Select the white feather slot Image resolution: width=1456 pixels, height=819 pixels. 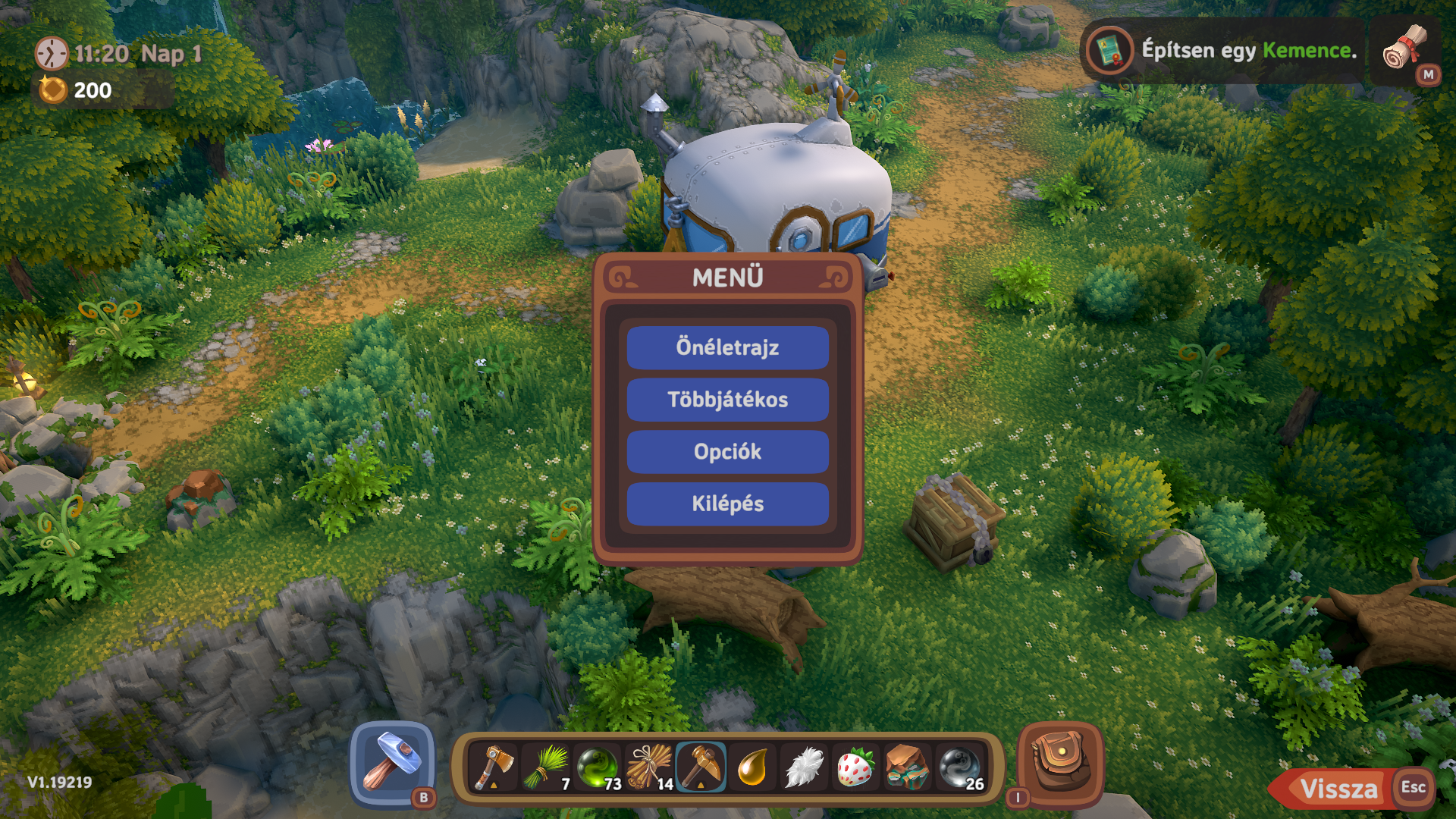coord(804,767)
